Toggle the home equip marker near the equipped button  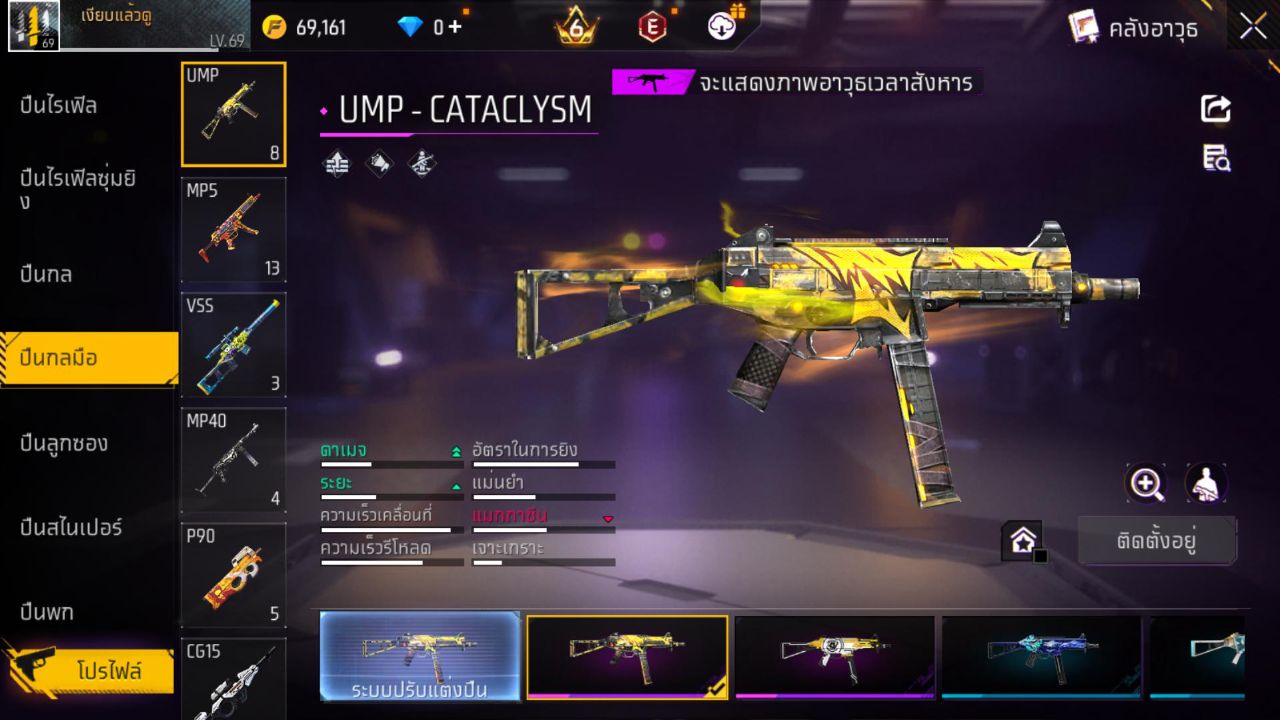tap(1022, 540)
